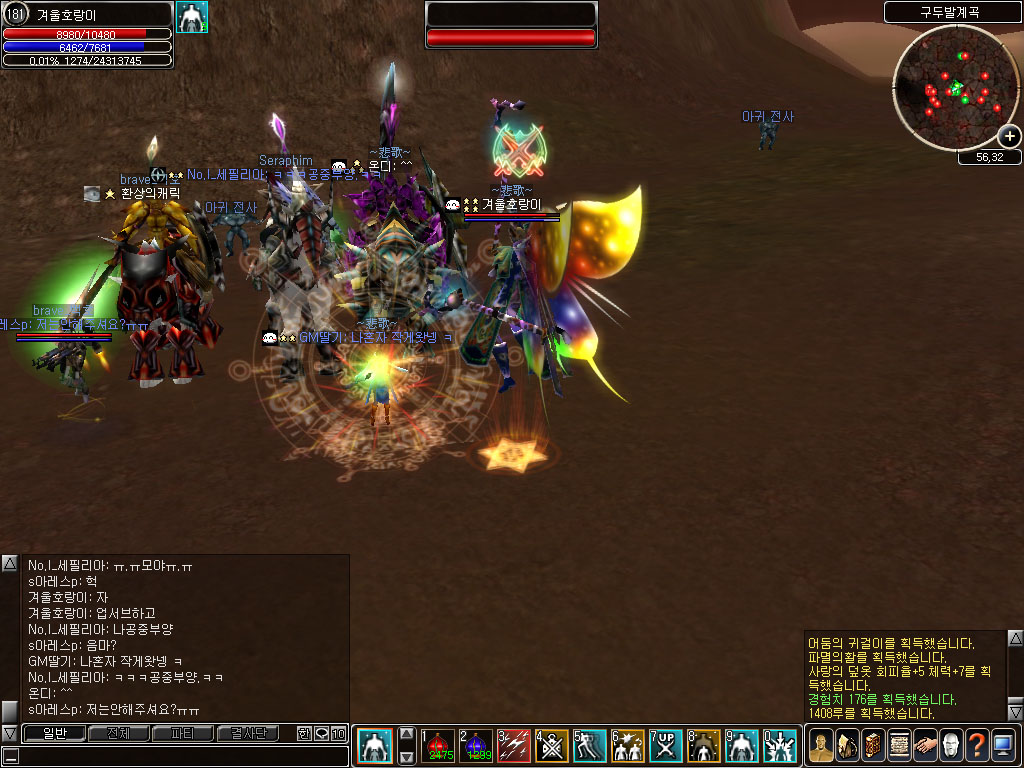The height and width of the screenshot is (768, 1024).
Task: Click the buff icon beside the player name
Action: pos(191,17)
